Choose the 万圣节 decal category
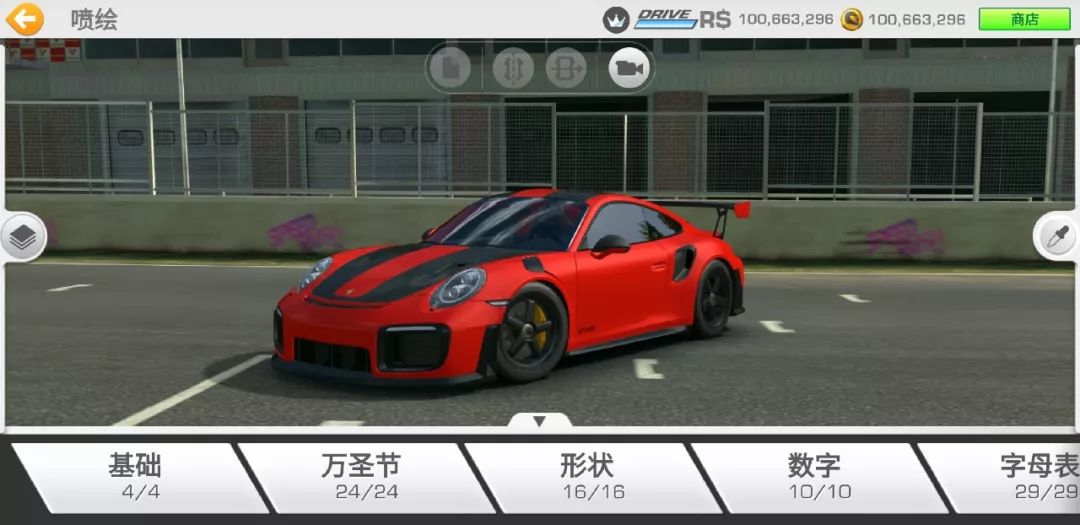Screen dimensions: 1080x525 360,476
